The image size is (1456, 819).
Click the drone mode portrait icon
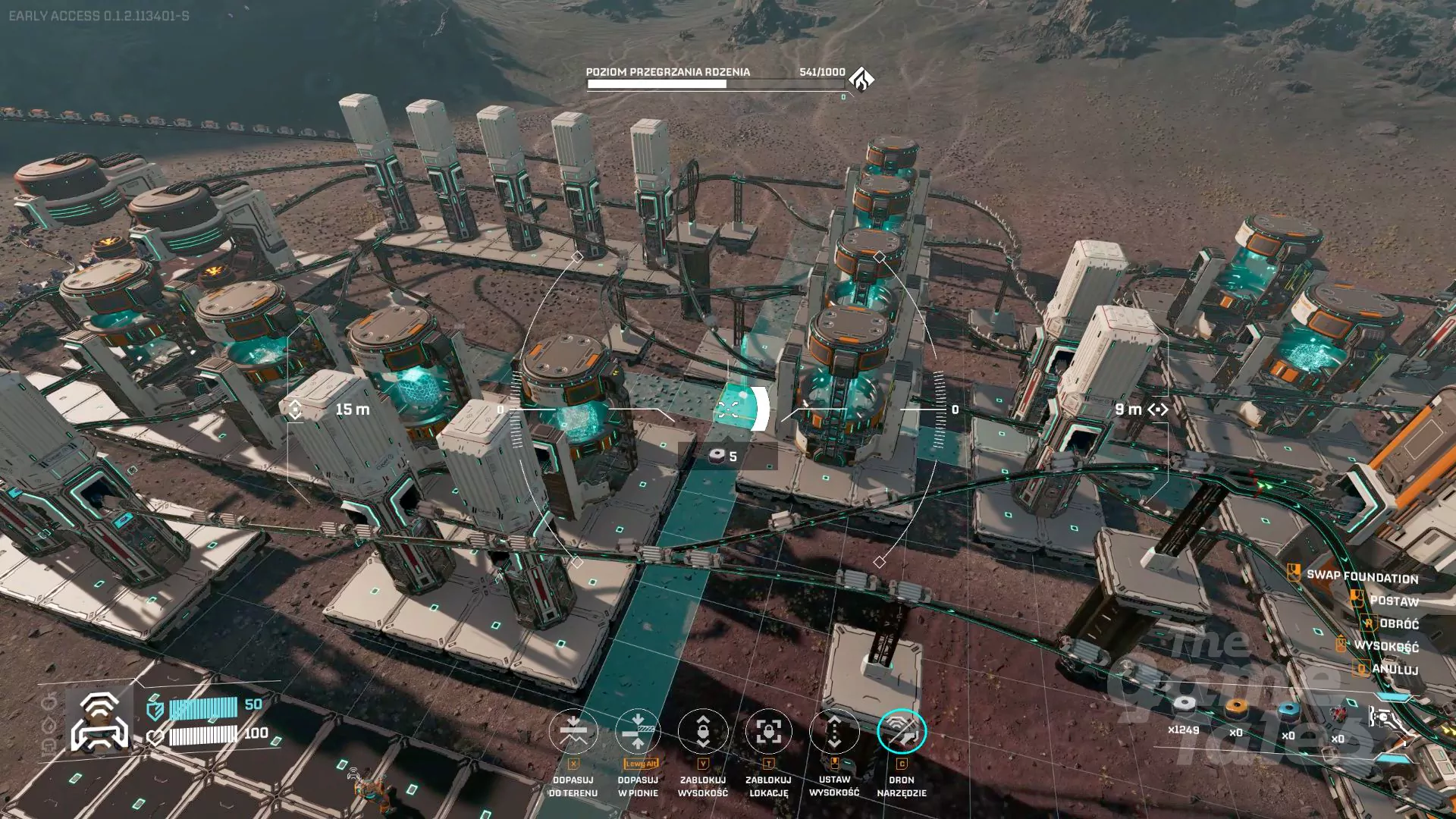(99, 721)
